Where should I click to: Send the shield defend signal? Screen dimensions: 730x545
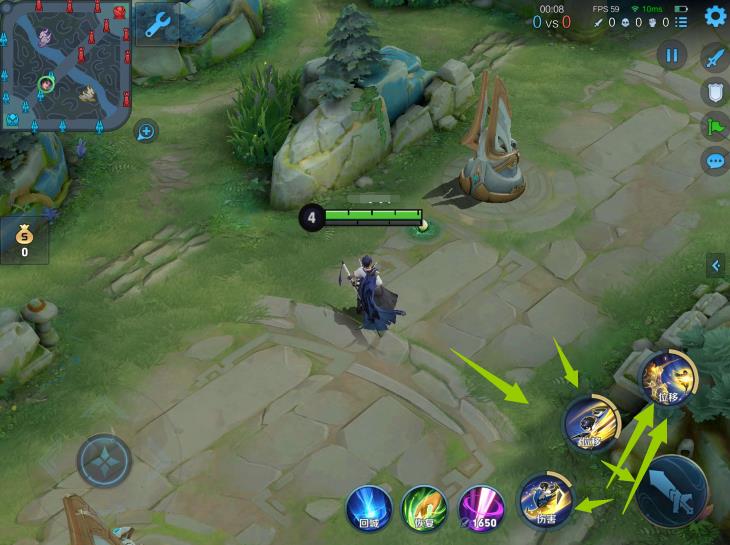coord(715,92)
